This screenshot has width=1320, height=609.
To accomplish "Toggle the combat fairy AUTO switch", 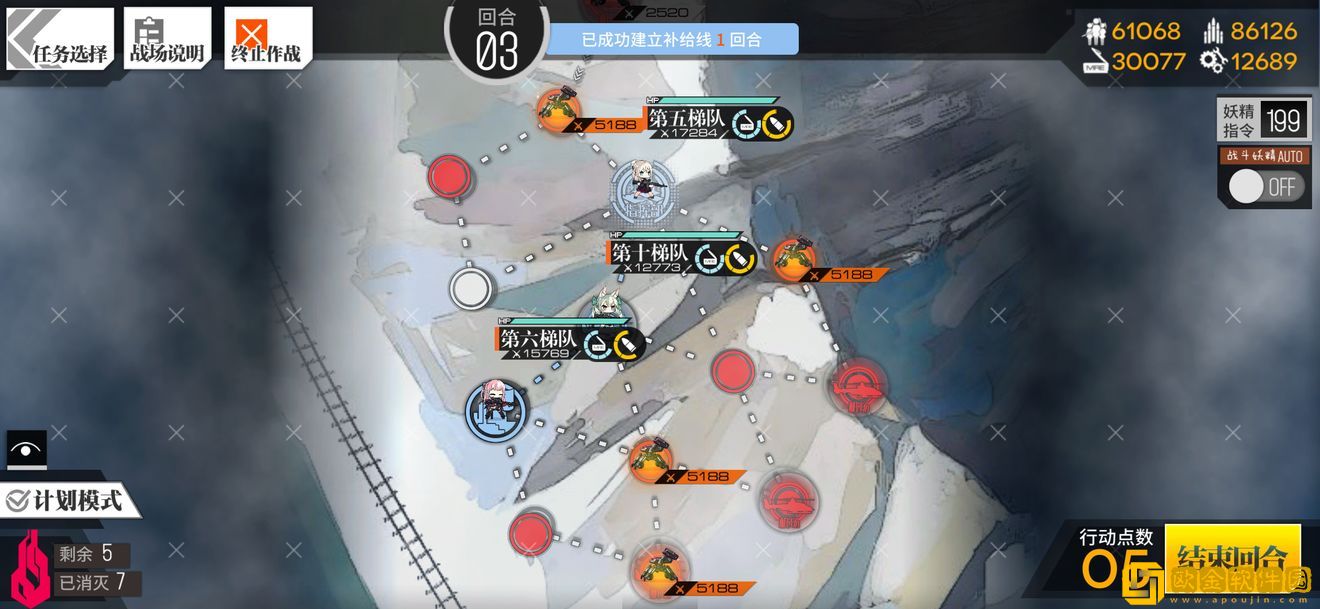I will point(1266,187).
